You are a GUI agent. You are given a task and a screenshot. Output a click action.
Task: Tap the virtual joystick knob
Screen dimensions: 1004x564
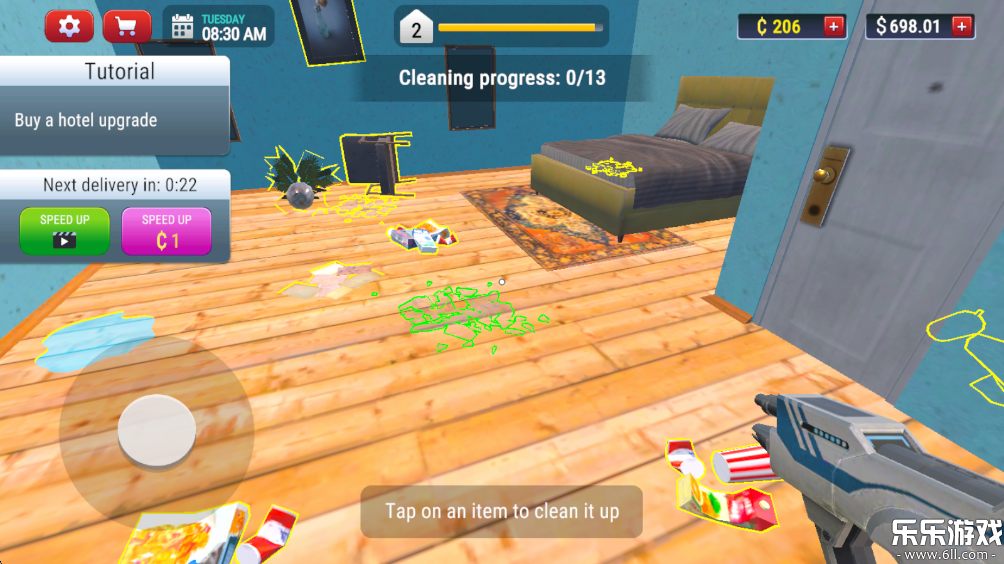(156, 431)
